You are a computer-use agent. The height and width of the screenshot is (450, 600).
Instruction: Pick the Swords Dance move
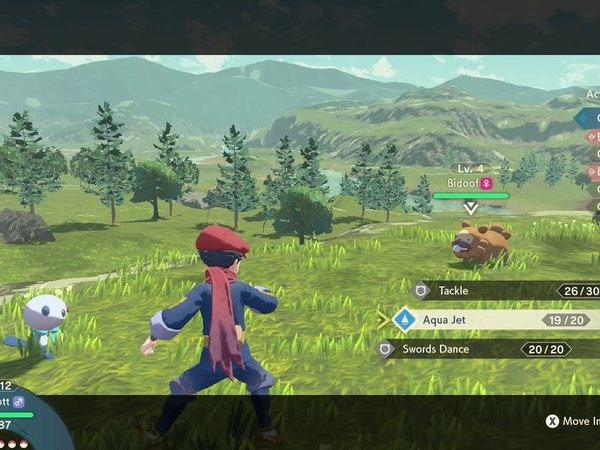[x=480, y=349]
